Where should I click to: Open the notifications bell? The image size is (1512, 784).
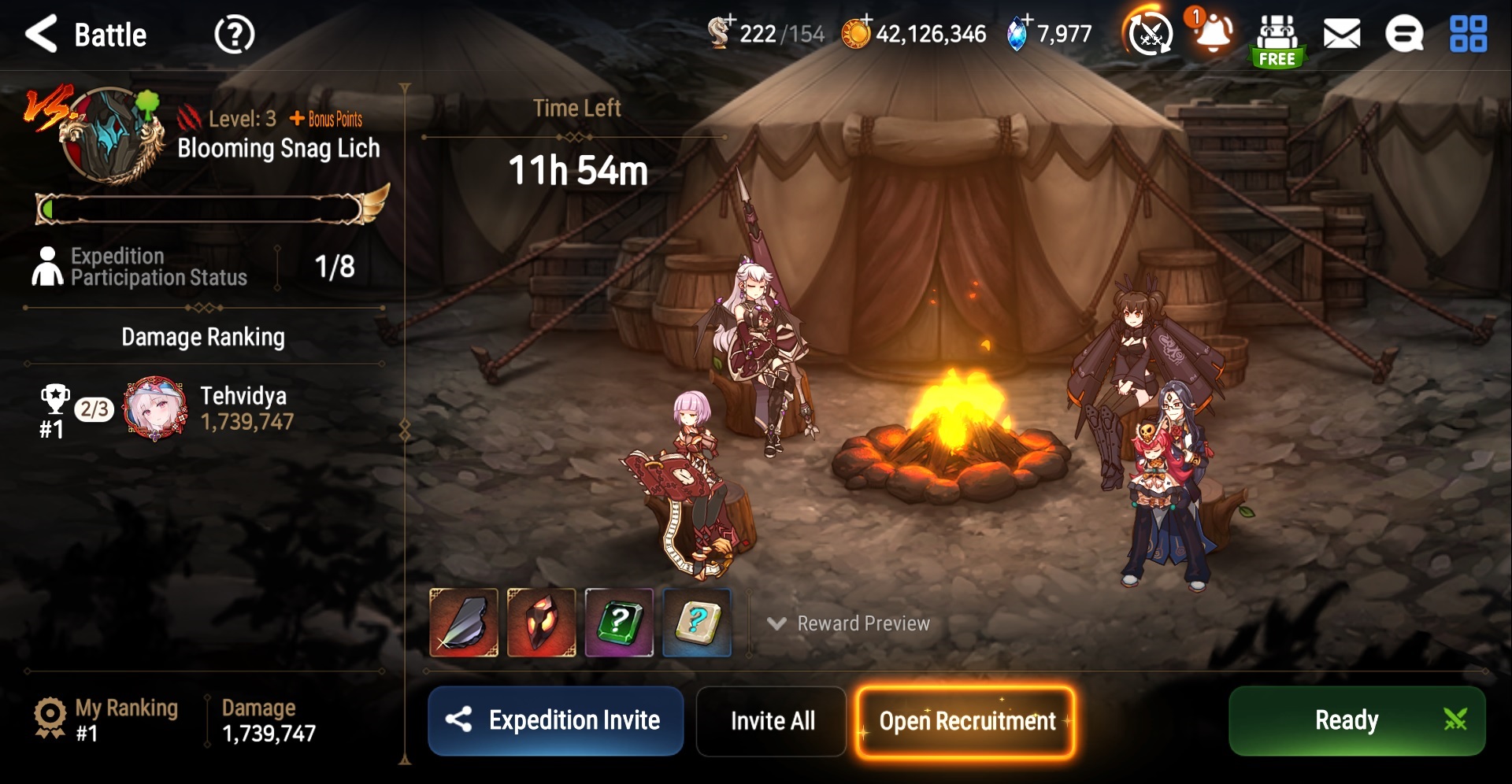click(x=1214, y=33)
